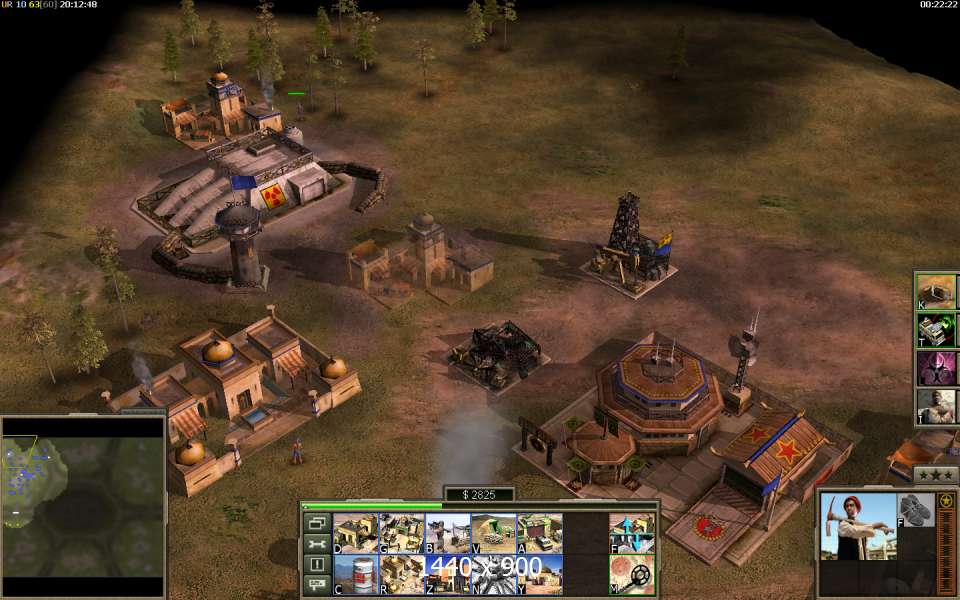Click the worker shoes upgrade icon
Image resolution: width=960 pixels, height=600 pixels.
point(915,509)
